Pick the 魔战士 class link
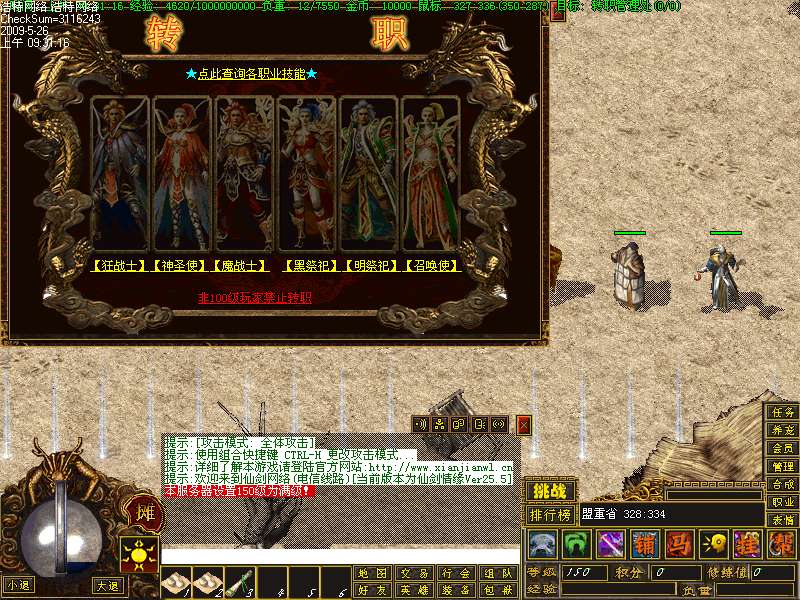This screenshot has height=600, width=800. click(242, 266)
